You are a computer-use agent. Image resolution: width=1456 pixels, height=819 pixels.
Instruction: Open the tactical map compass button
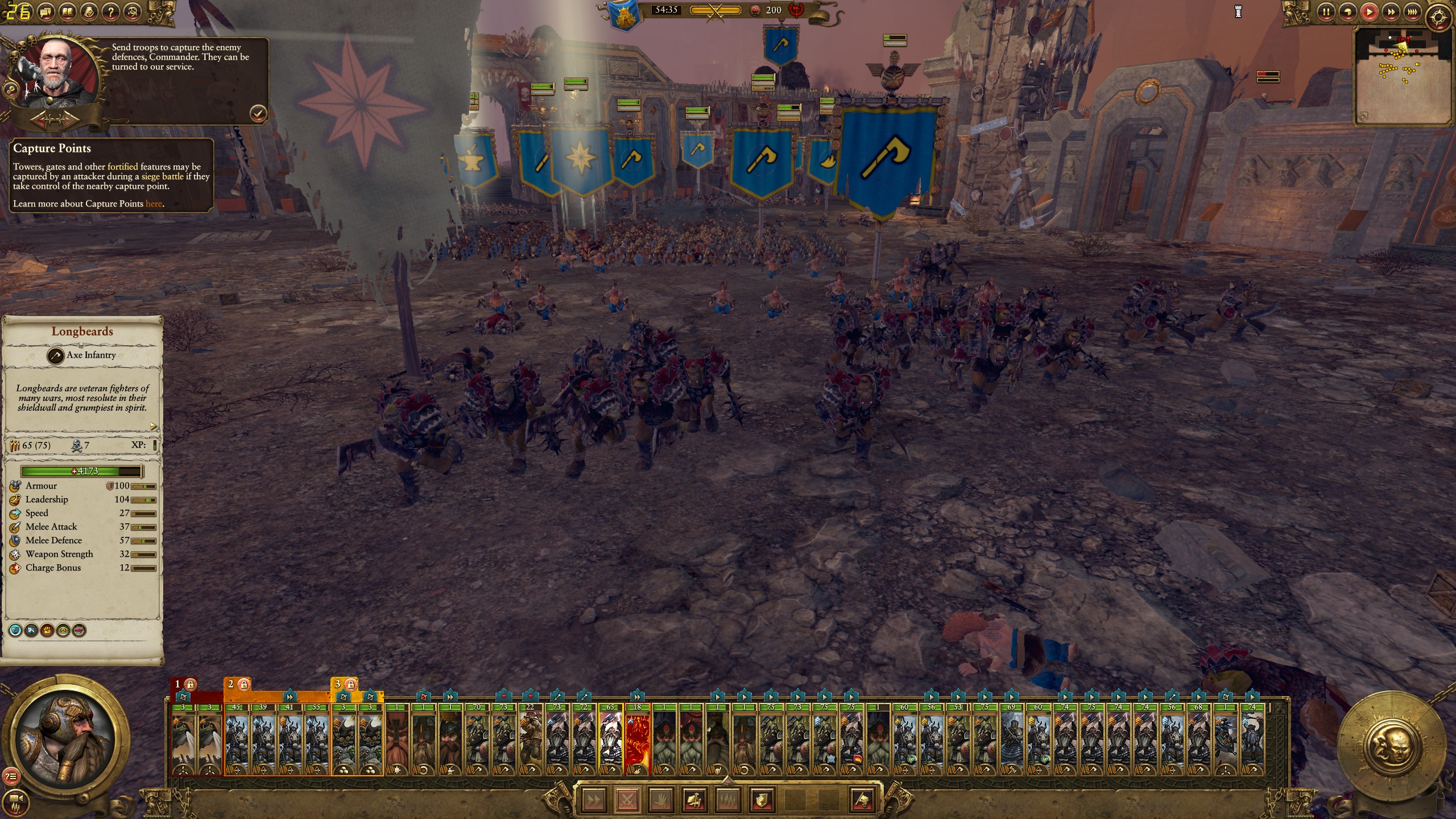click(1439, 17)
